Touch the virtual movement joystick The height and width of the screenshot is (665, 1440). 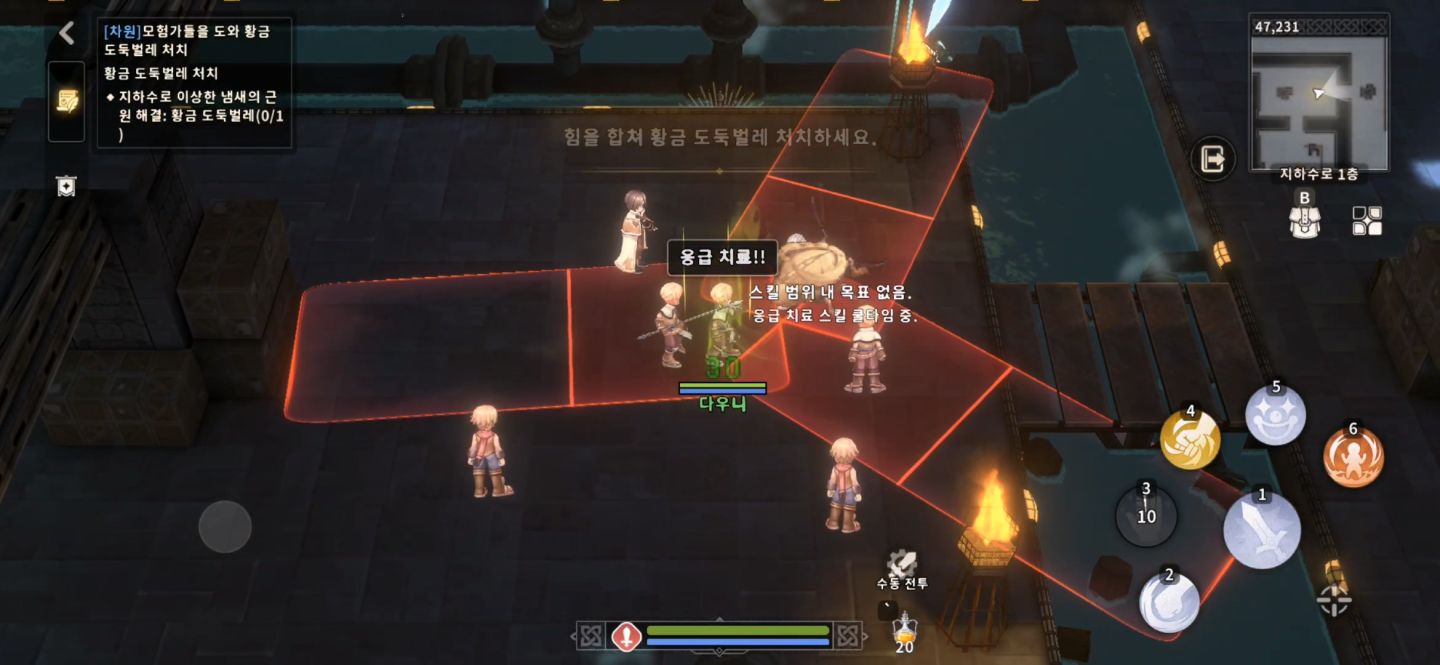(225, 526)
